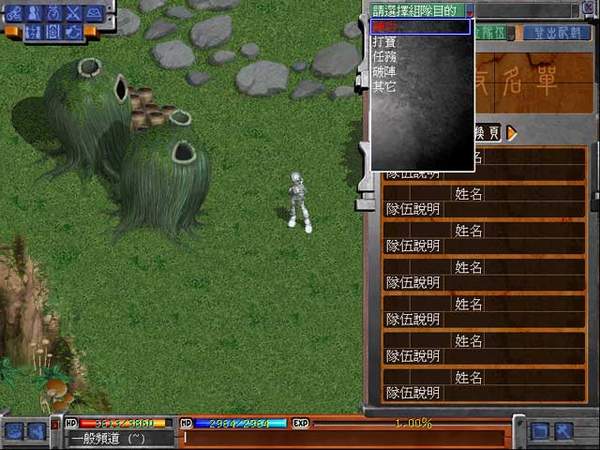Choose 打寶 from the team purpose list

[384, 43]
